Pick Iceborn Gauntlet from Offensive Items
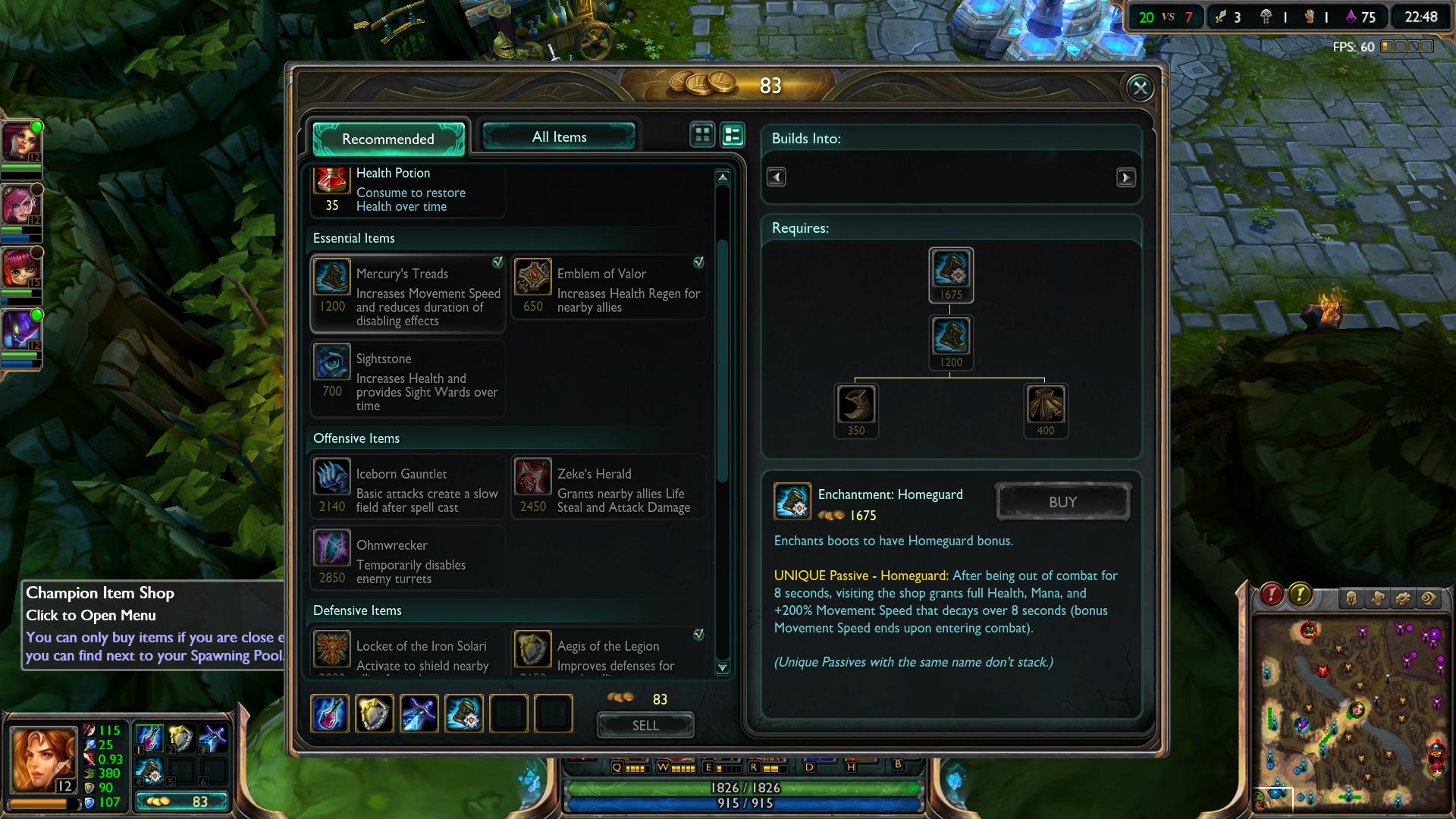The image size is (1456, 819). click(x=408, y=488)
